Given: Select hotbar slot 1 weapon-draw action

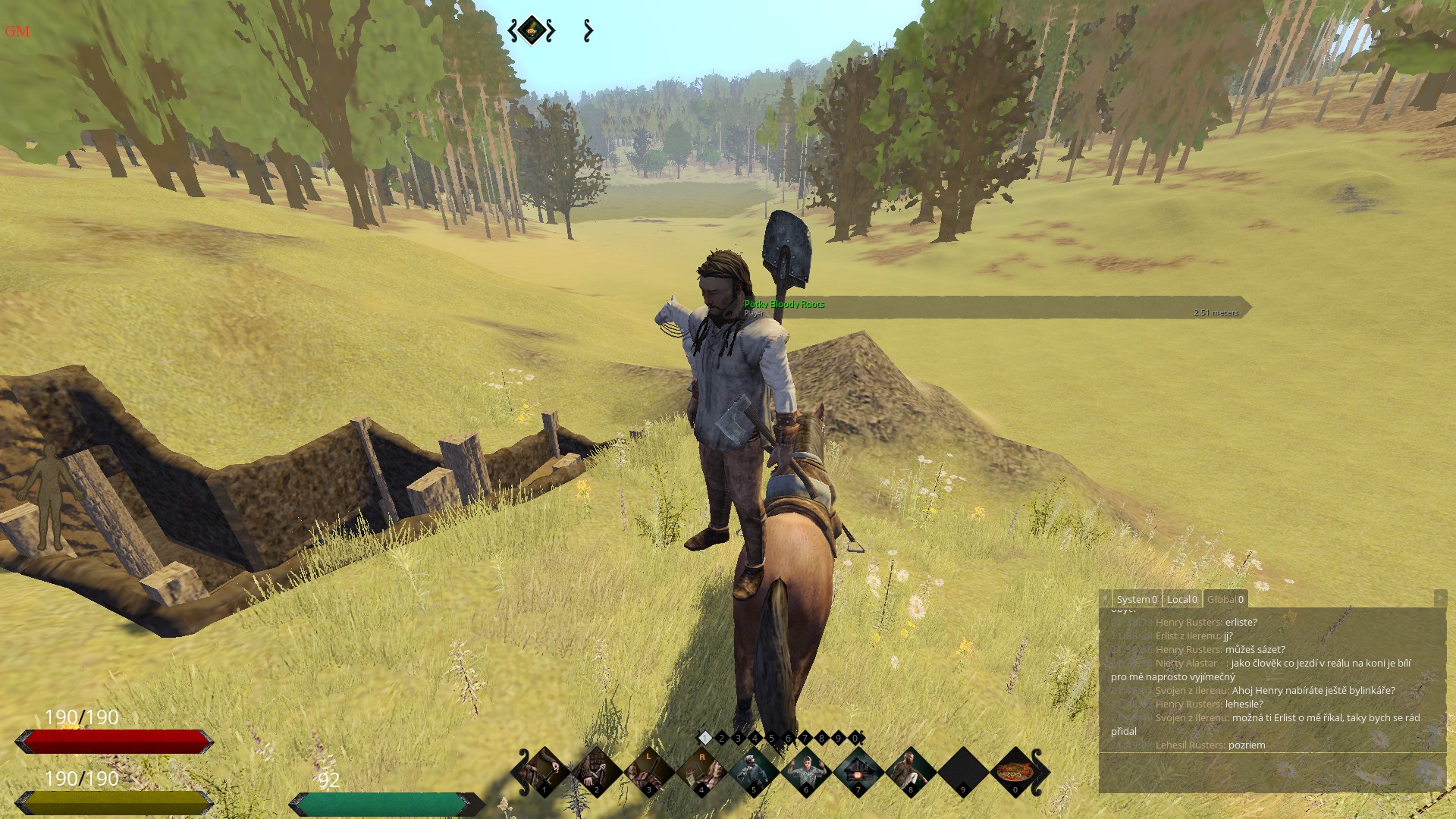Looking at the screenshot, I should 544,772.
